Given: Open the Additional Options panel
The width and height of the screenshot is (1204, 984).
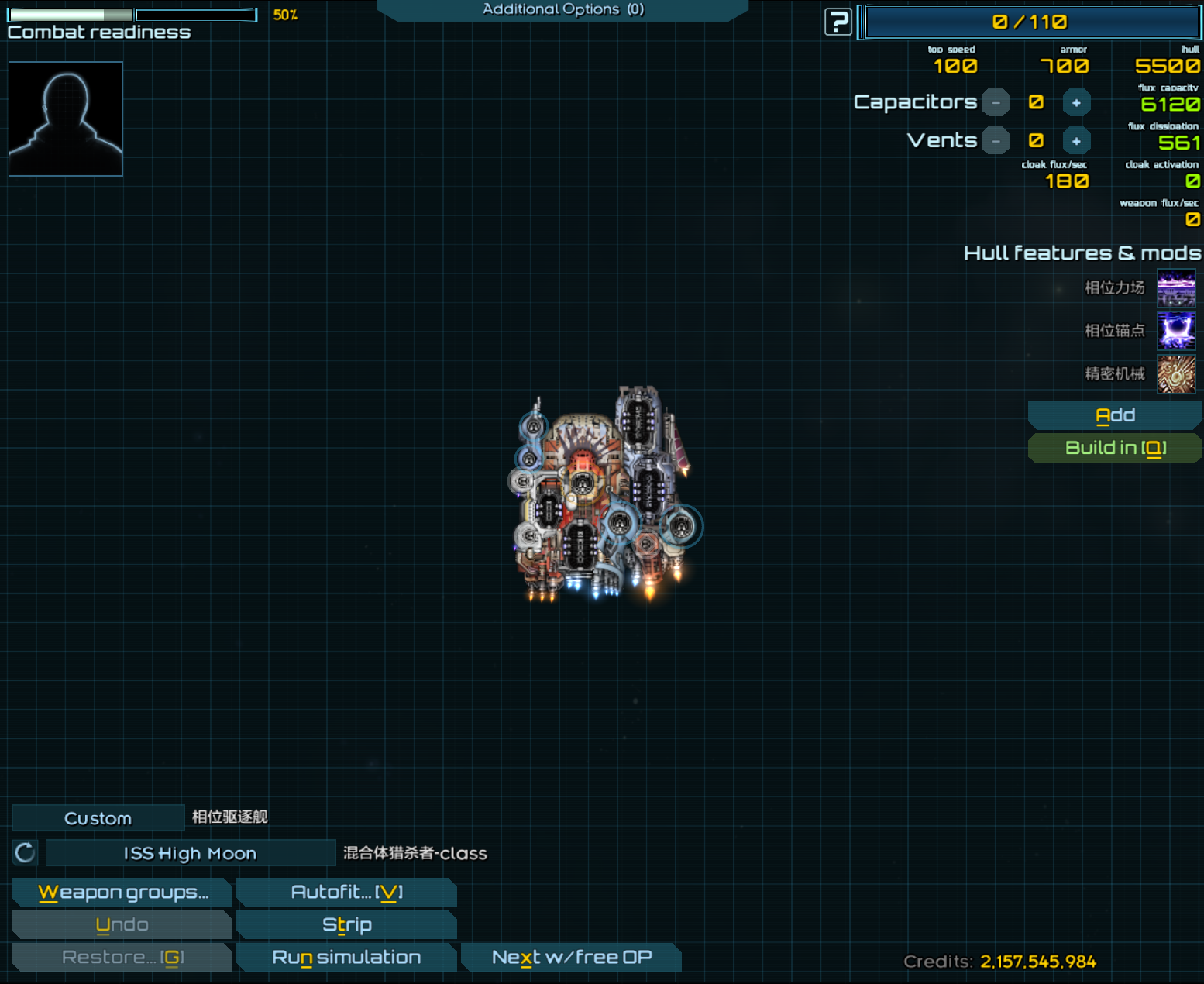Looking at the screenshot, I should coord(562,10).
